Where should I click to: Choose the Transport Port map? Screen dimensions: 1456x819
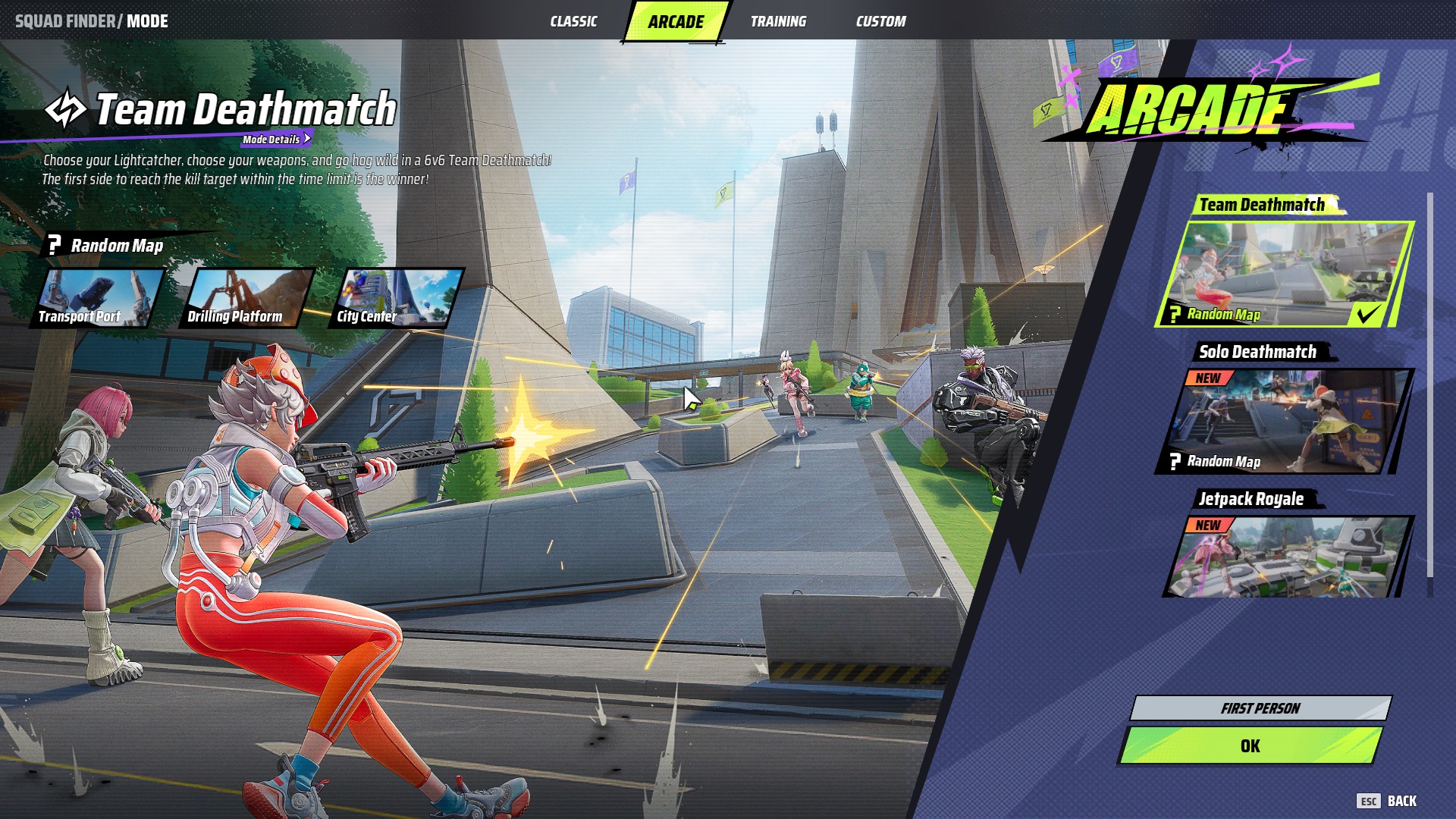[x=97, y=297]
